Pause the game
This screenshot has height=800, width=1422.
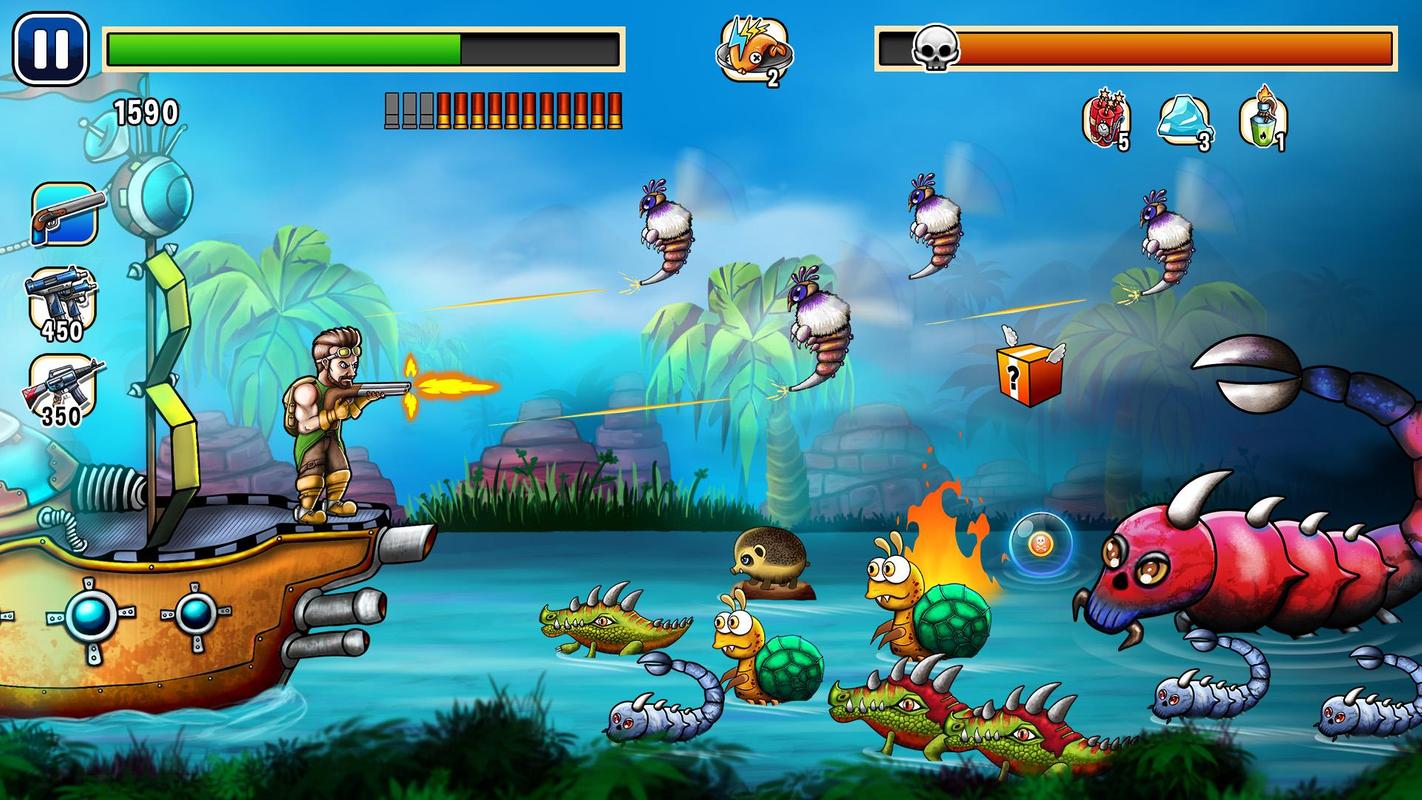point(51,48)
